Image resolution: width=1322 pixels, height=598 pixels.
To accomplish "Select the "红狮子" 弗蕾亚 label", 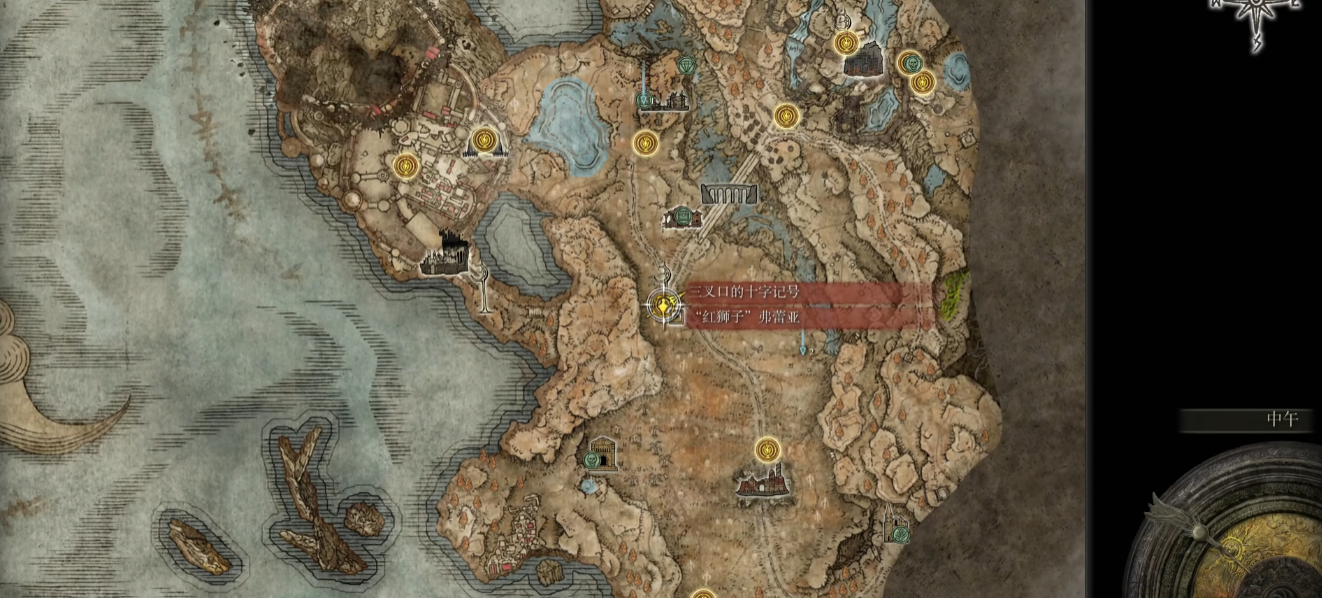I will pyautogui.click(x=743, y=318).
